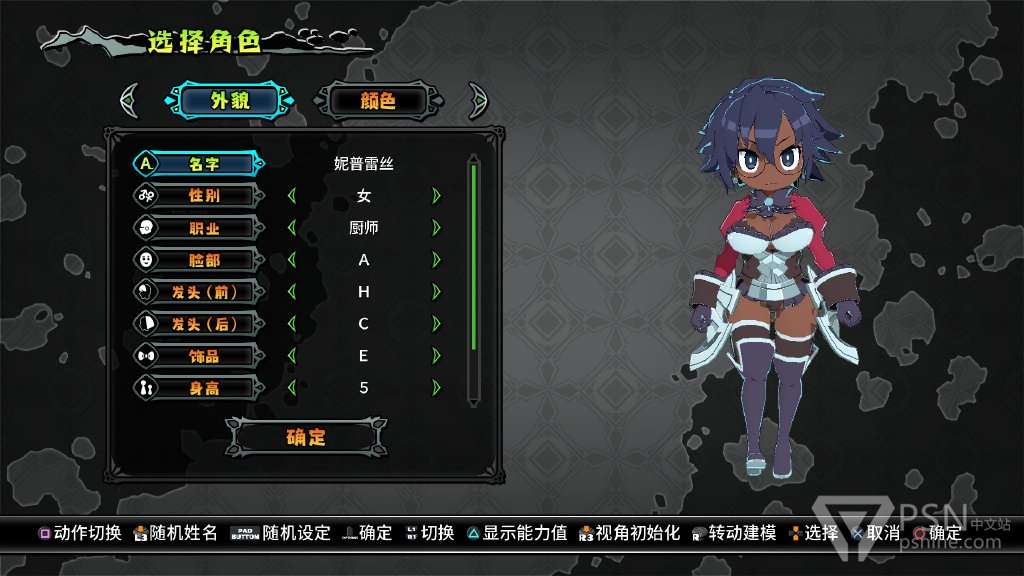Click left arrow beside class 厨师
This screenshot has width=1024, height=576.
tap(291, 227)
